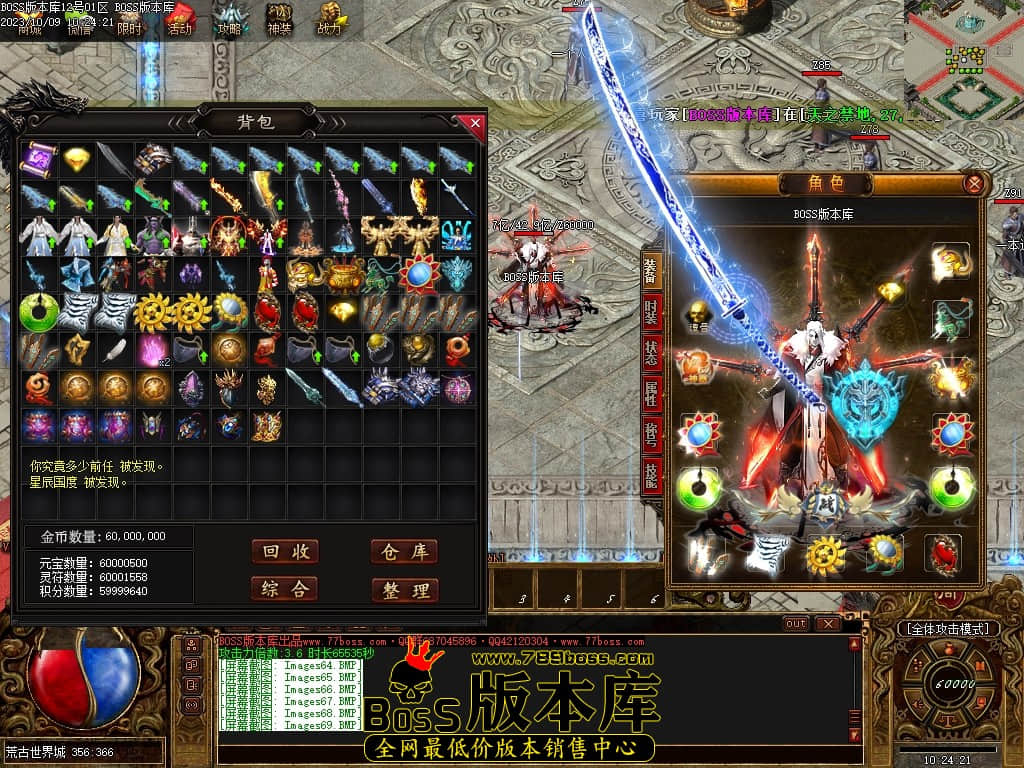
Task: Select the pink flame item stacked x2
Action: coord(154,349)
